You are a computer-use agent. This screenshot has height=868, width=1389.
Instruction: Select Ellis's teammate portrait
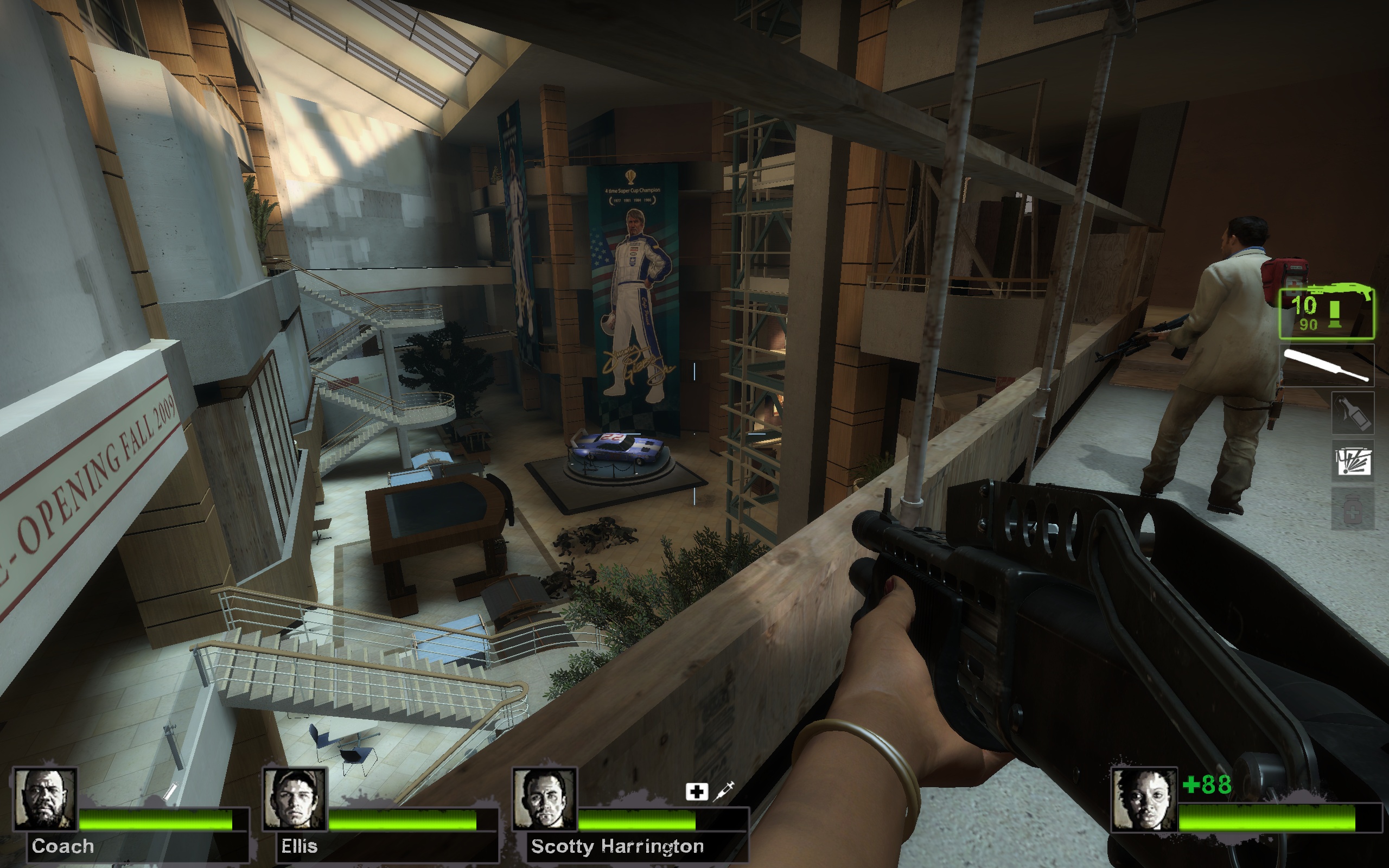point(295,799)
